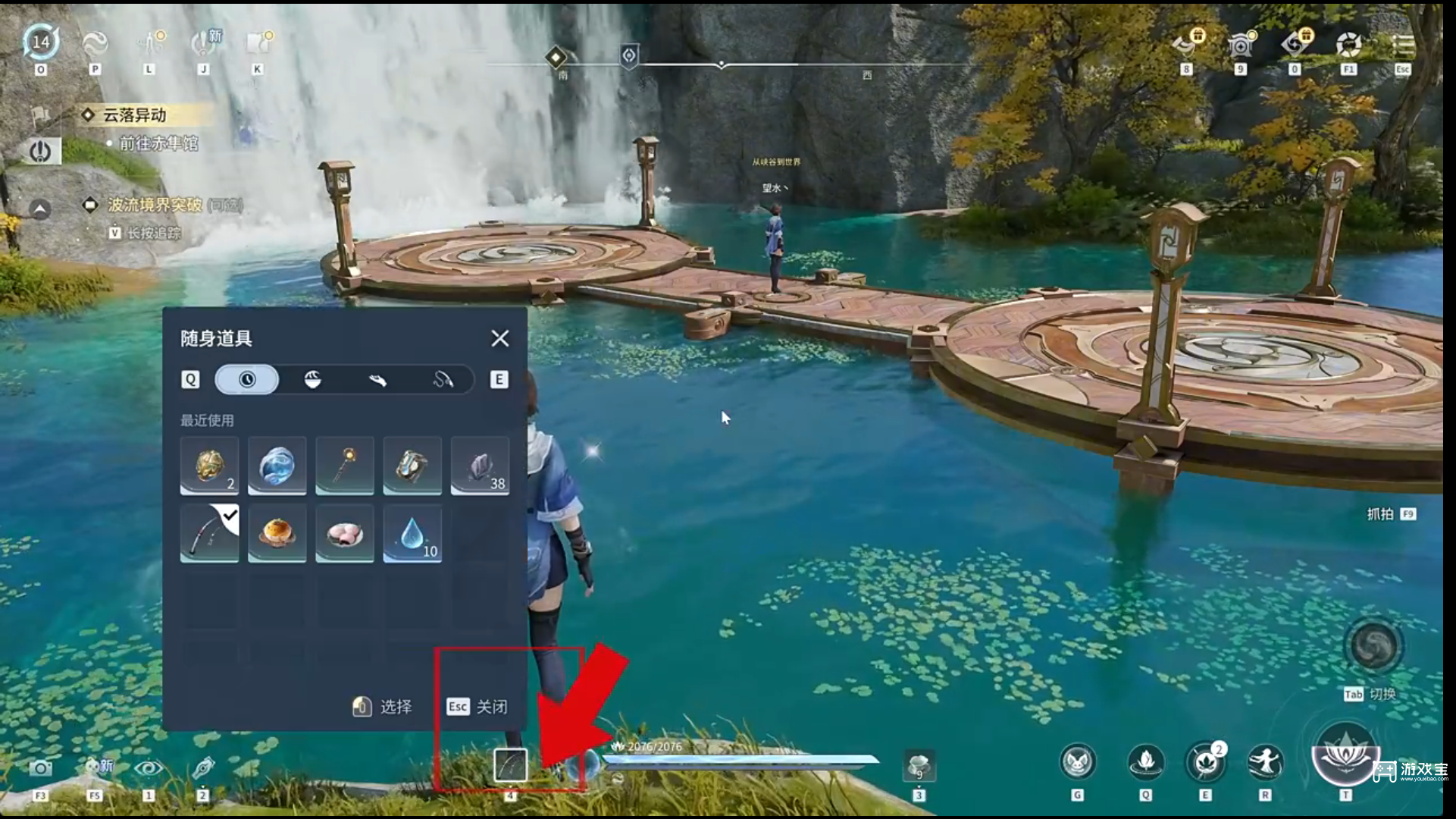Image resolution: width=1456 pixels, height=819 pixels.
Task: Pick the orange baked bun food item
Action: pyautogui.click(x=277, y=532)
